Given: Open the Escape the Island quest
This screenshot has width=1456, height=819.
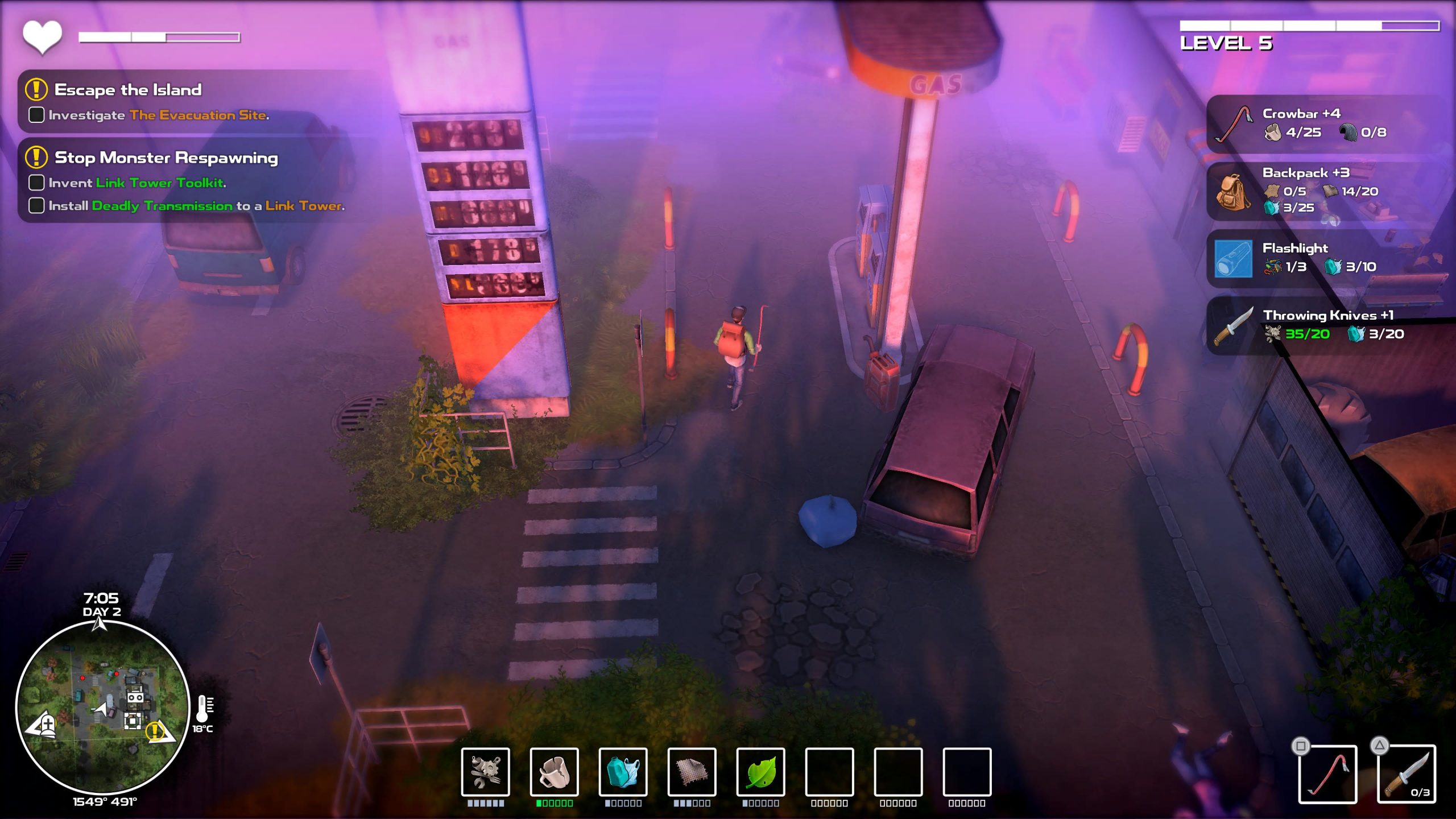Looking at the screenshot, I should [x=127, y=90].
